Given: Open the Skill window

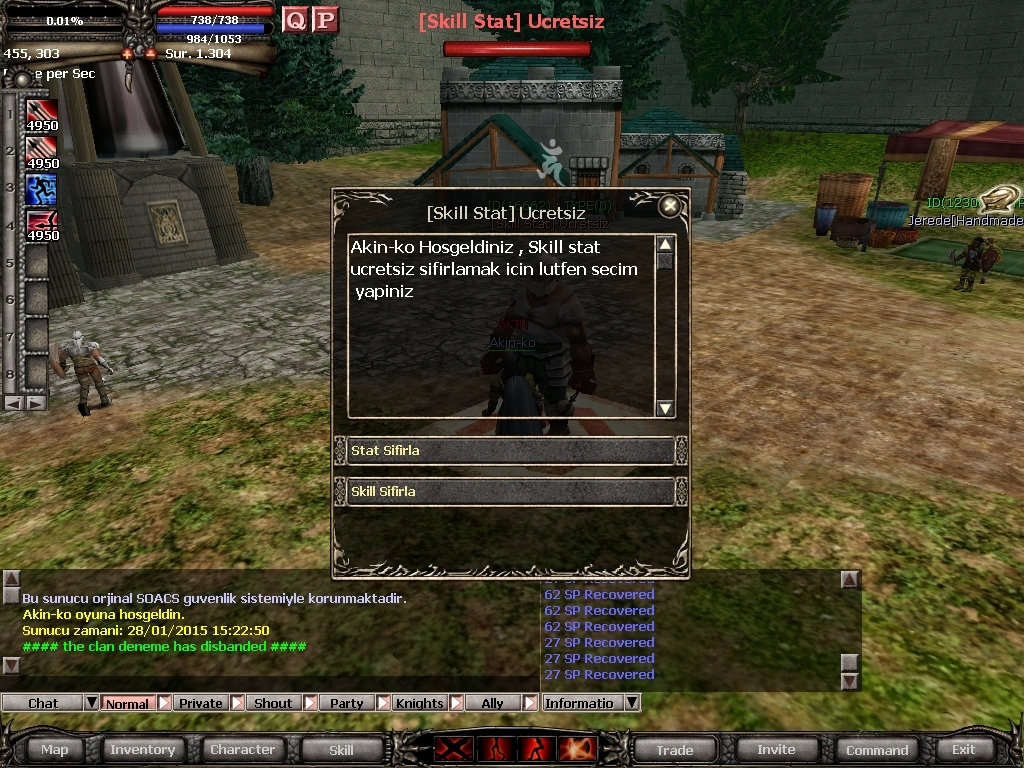Looking at the screenshot, I should coord(341,749).
